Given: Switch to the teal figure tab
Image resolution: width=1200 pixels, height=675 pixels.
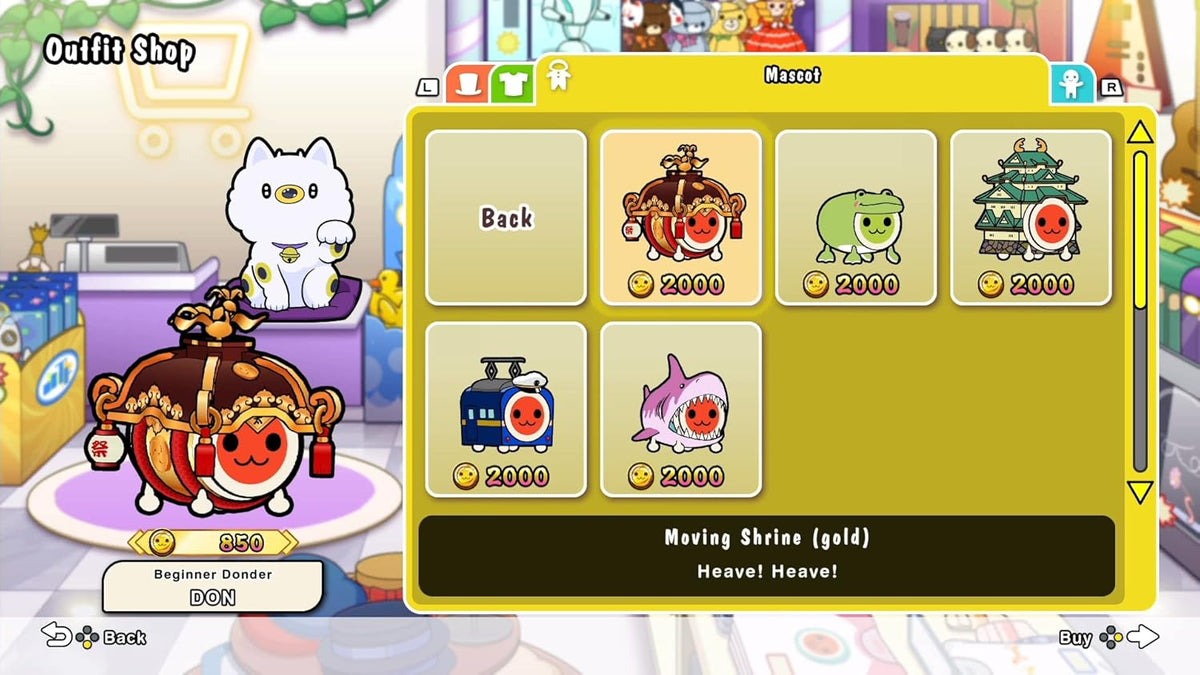Looking at the screenshot, I should tap(1071, 84).
